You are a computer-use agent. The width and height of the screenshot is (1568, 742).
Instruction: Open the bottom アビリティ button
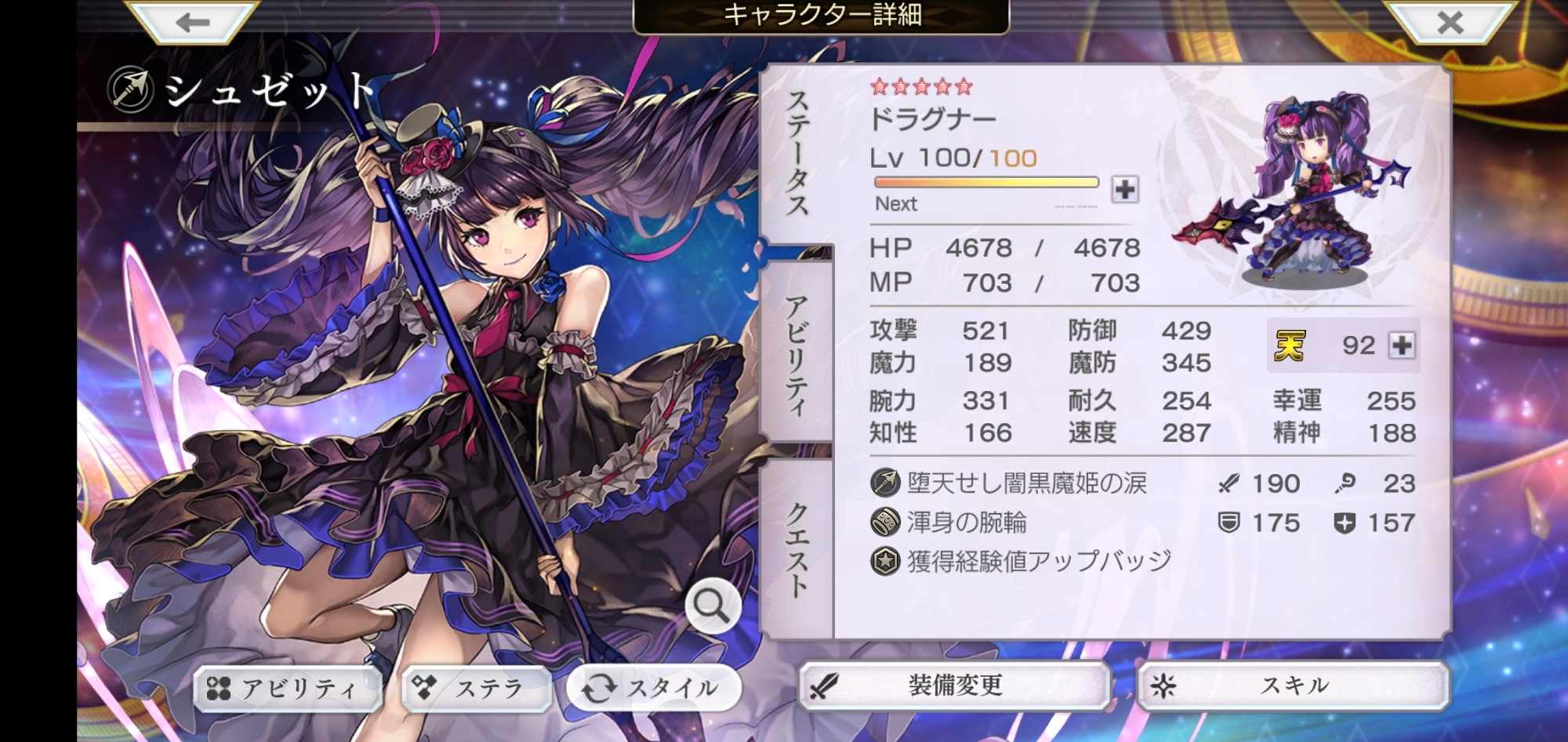pos(287,689)
